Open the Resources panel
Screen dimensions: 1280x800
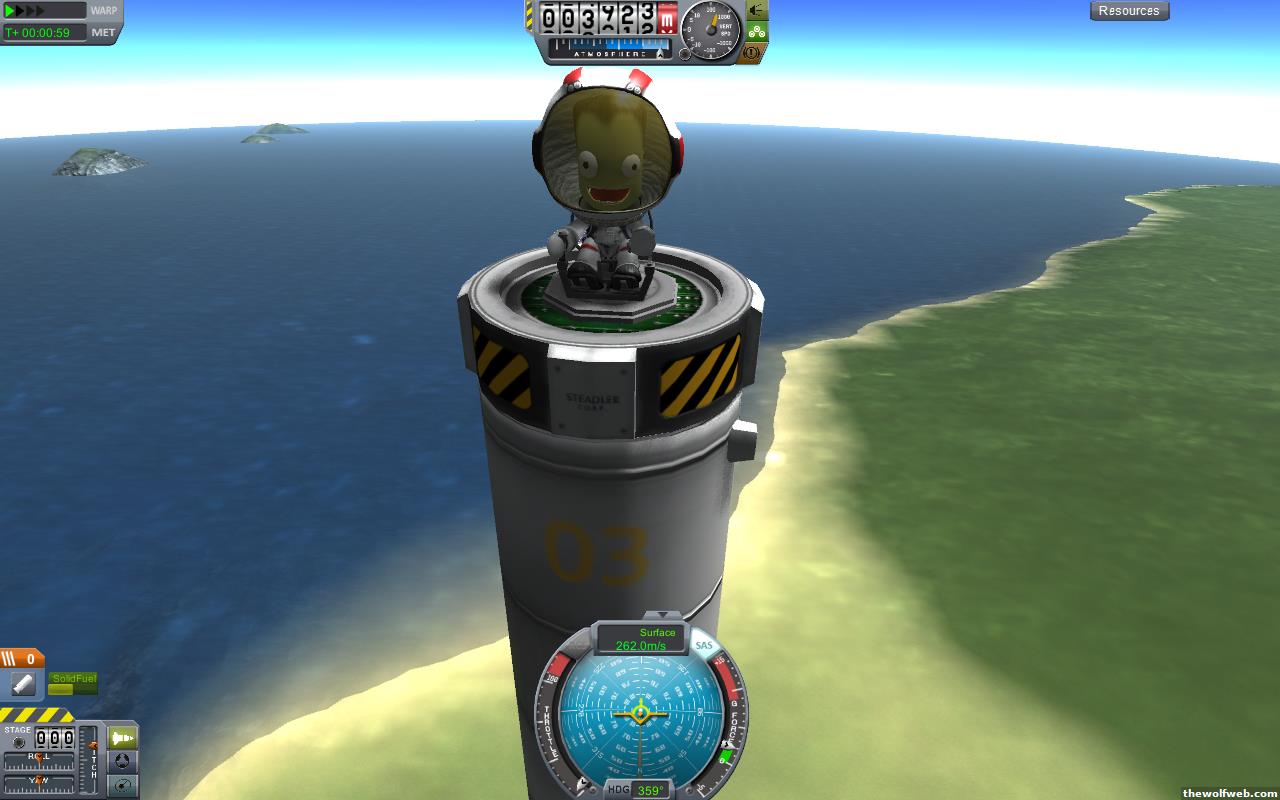(x=1129, y=11)
